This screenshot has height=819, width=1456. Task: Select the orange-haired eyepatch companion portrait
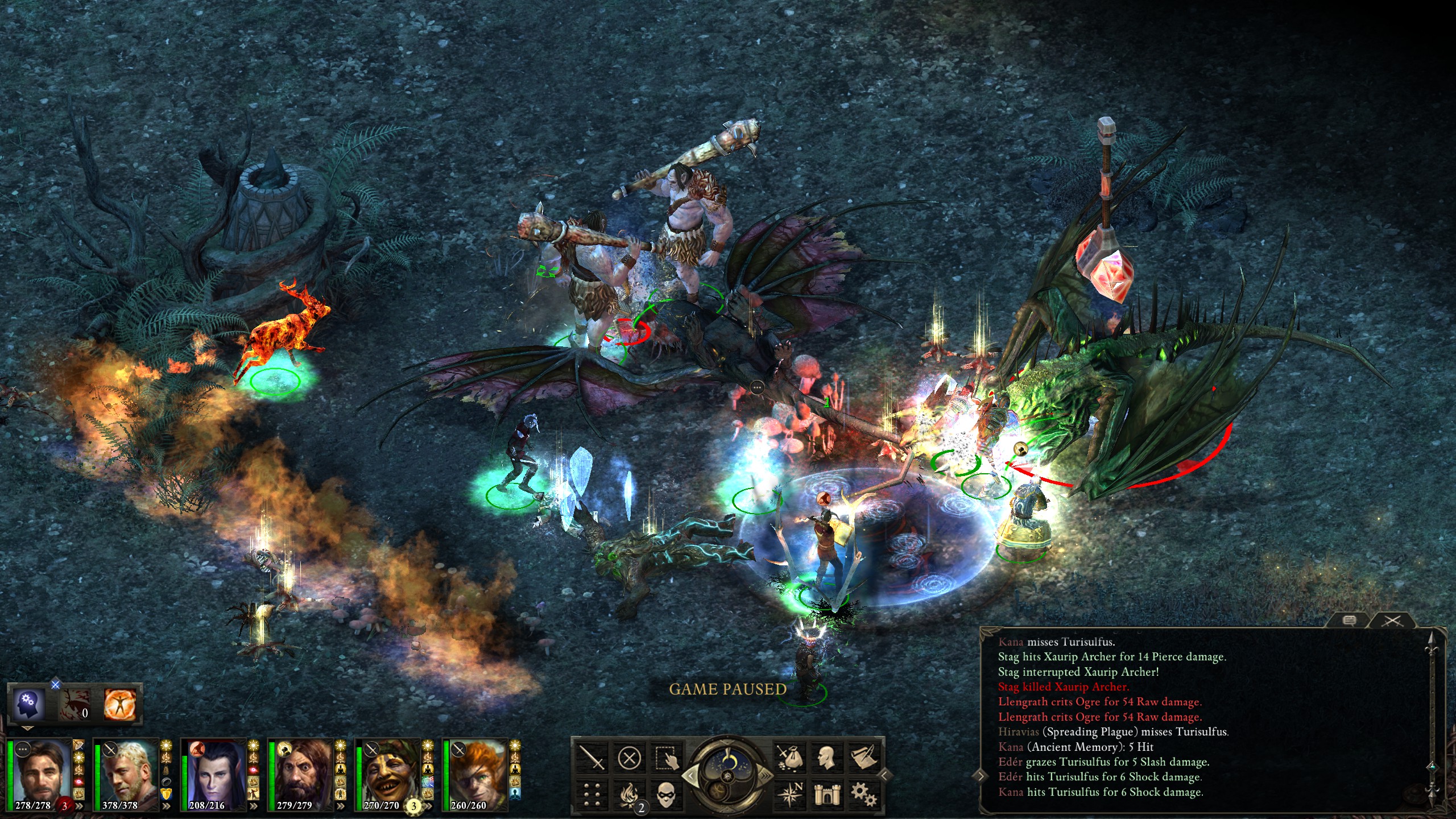pyautogui.click(x=475, y=774)
